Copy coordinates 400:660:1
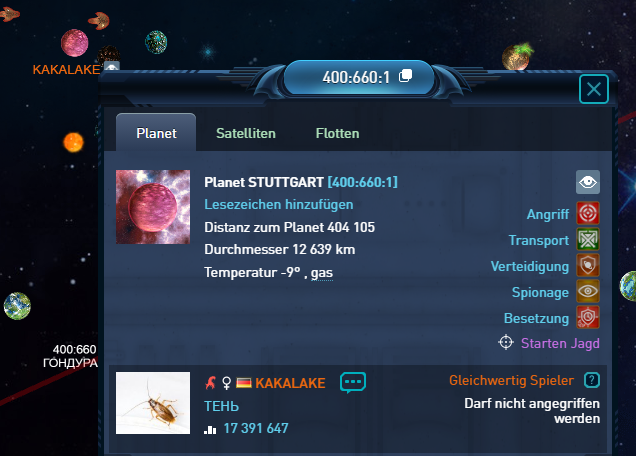This screenshot has height=456, width=636. point(405,77)
